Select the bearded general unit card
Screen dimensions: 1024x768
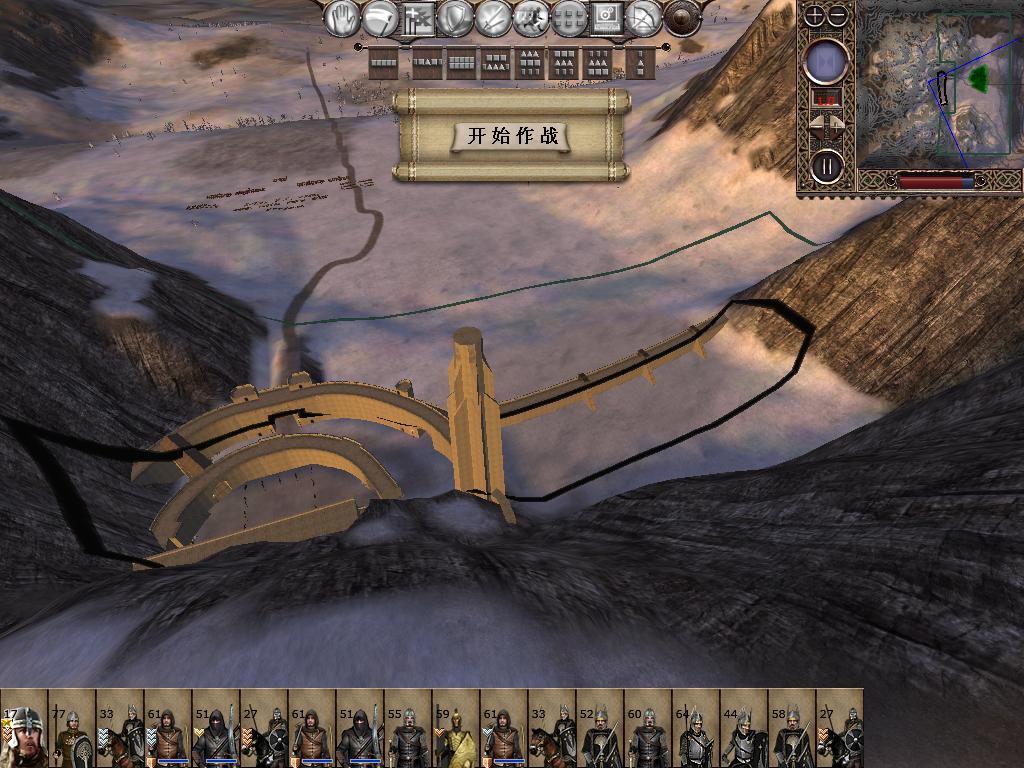(24, 730)
